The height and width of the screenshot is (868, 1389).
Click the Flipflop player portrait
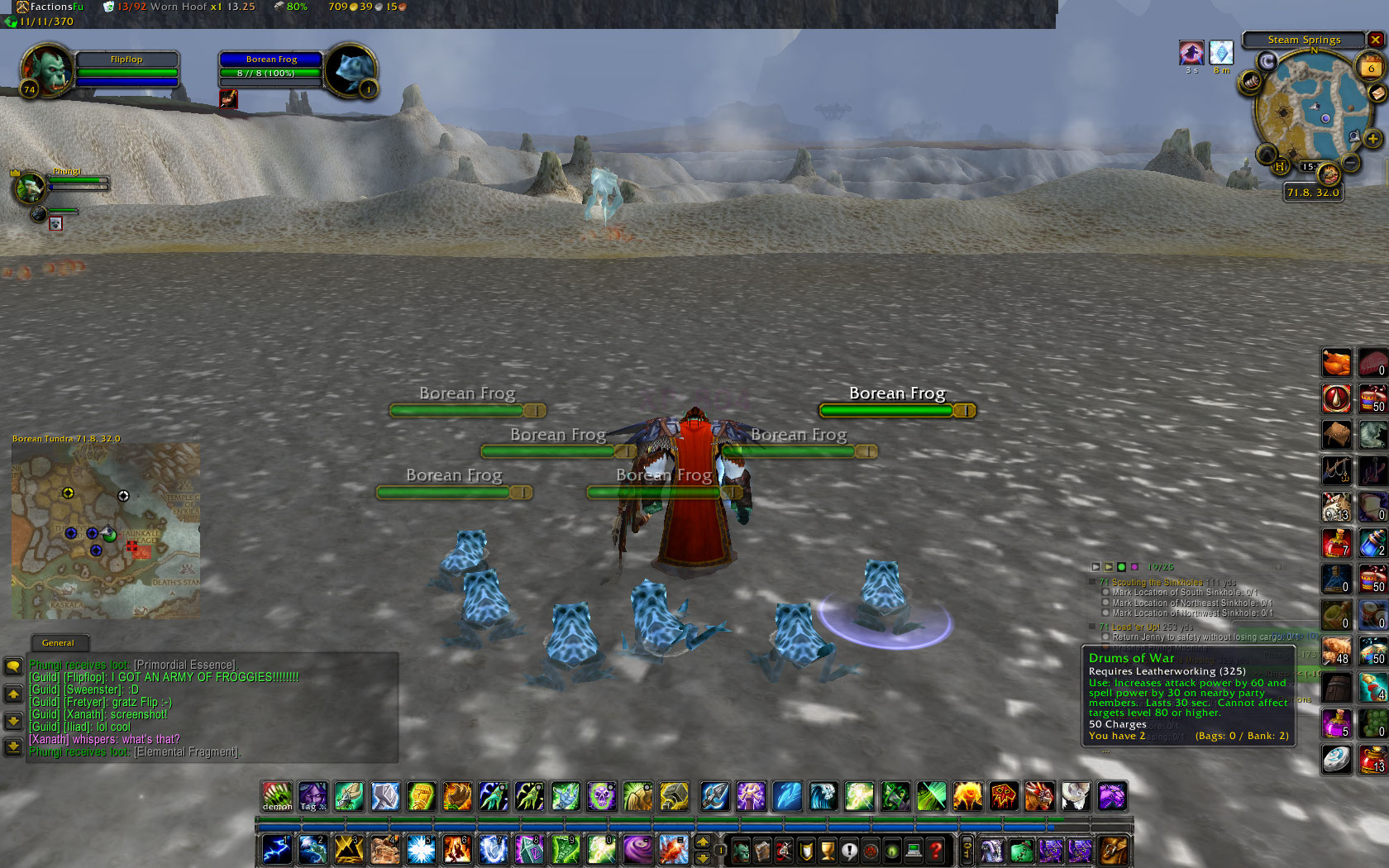pyautogui.click(x=48, y=69)
